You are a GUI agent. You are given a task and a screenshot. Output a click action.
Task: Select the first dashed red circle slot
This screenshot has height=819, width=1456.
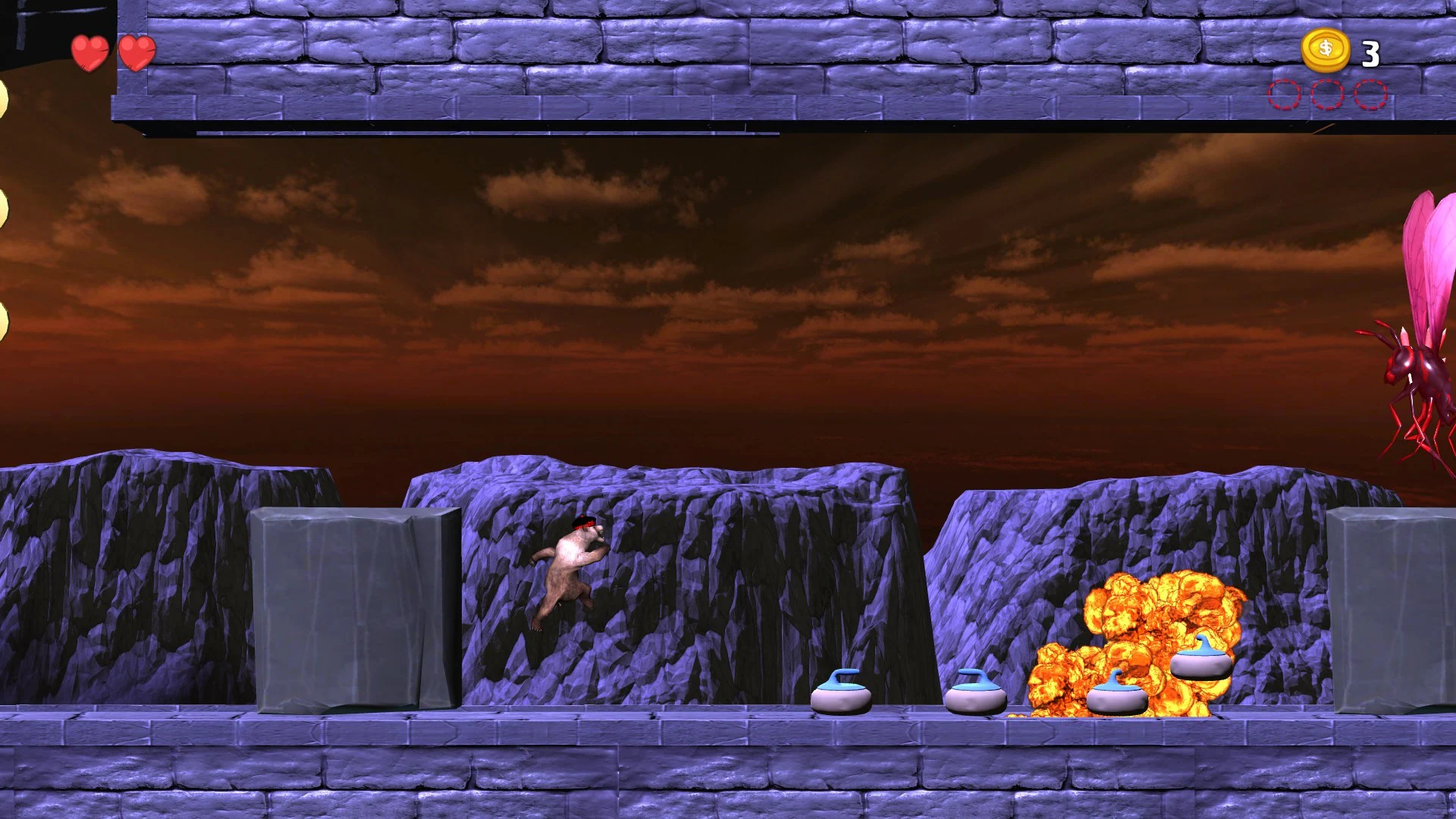[1283, 95]
